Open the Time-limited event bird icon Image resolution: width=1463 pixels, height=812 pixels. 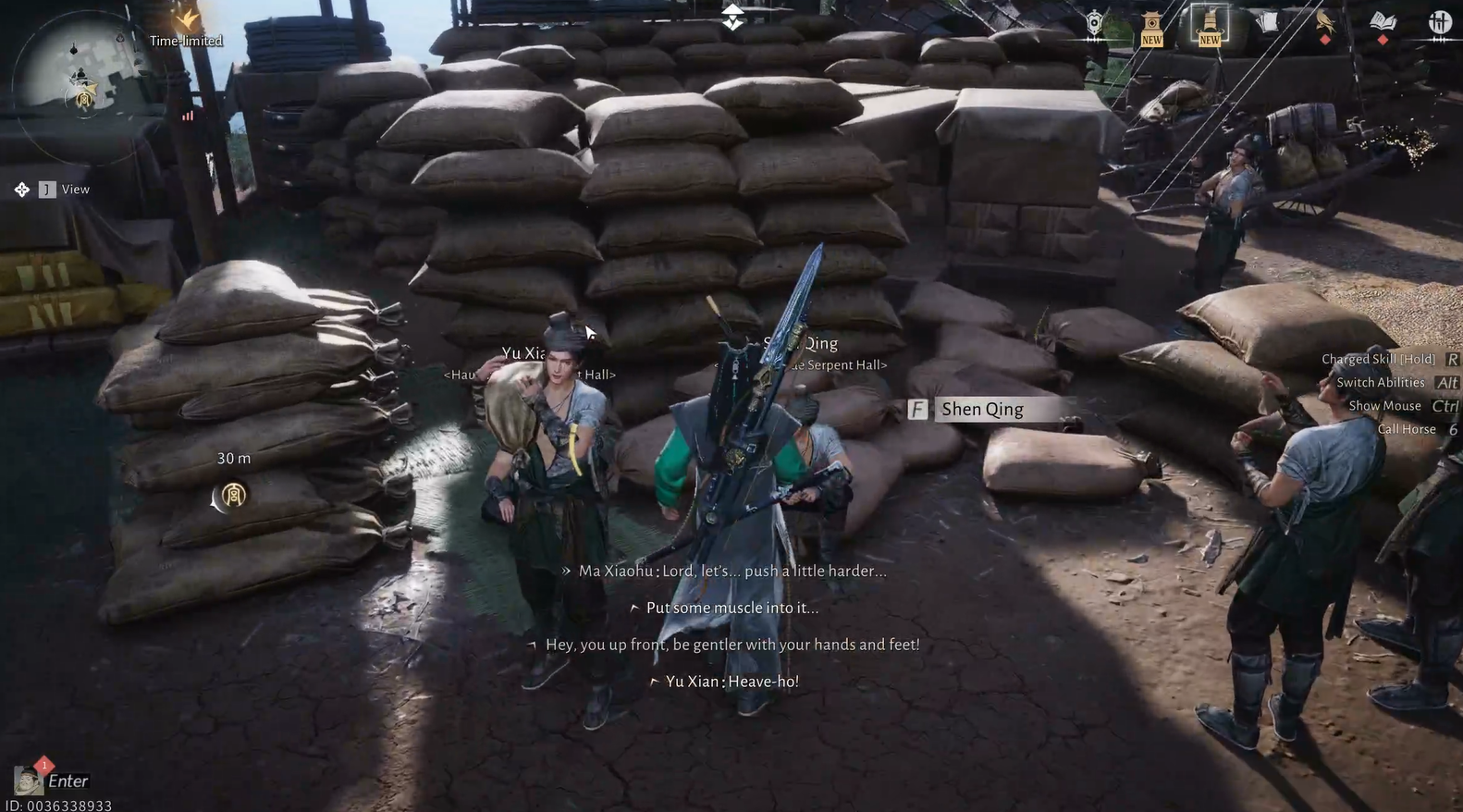pyautogui.click(x=189, y=19)
